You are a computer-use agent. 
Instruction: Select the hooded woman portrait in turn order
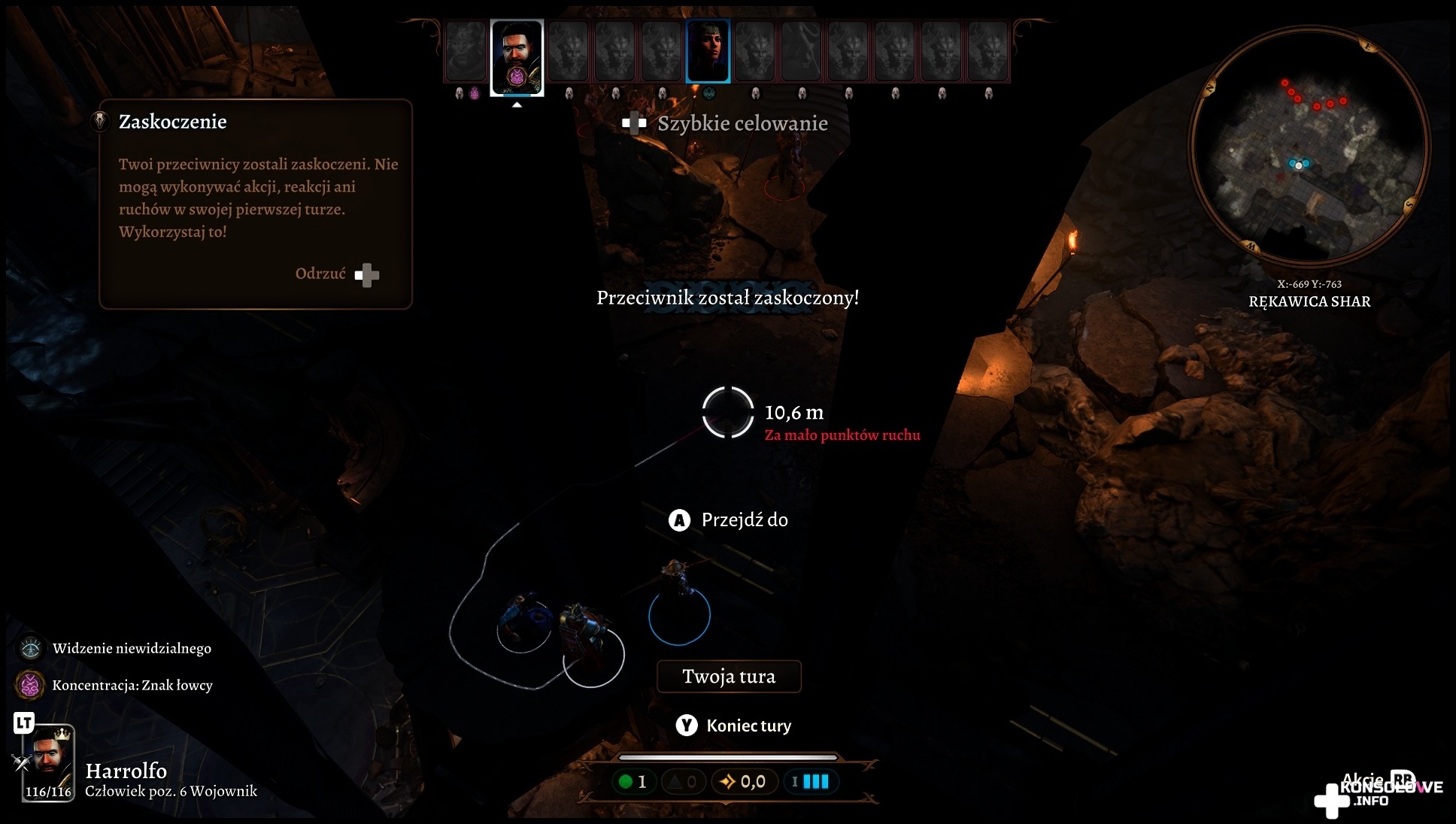pos(708,50)
